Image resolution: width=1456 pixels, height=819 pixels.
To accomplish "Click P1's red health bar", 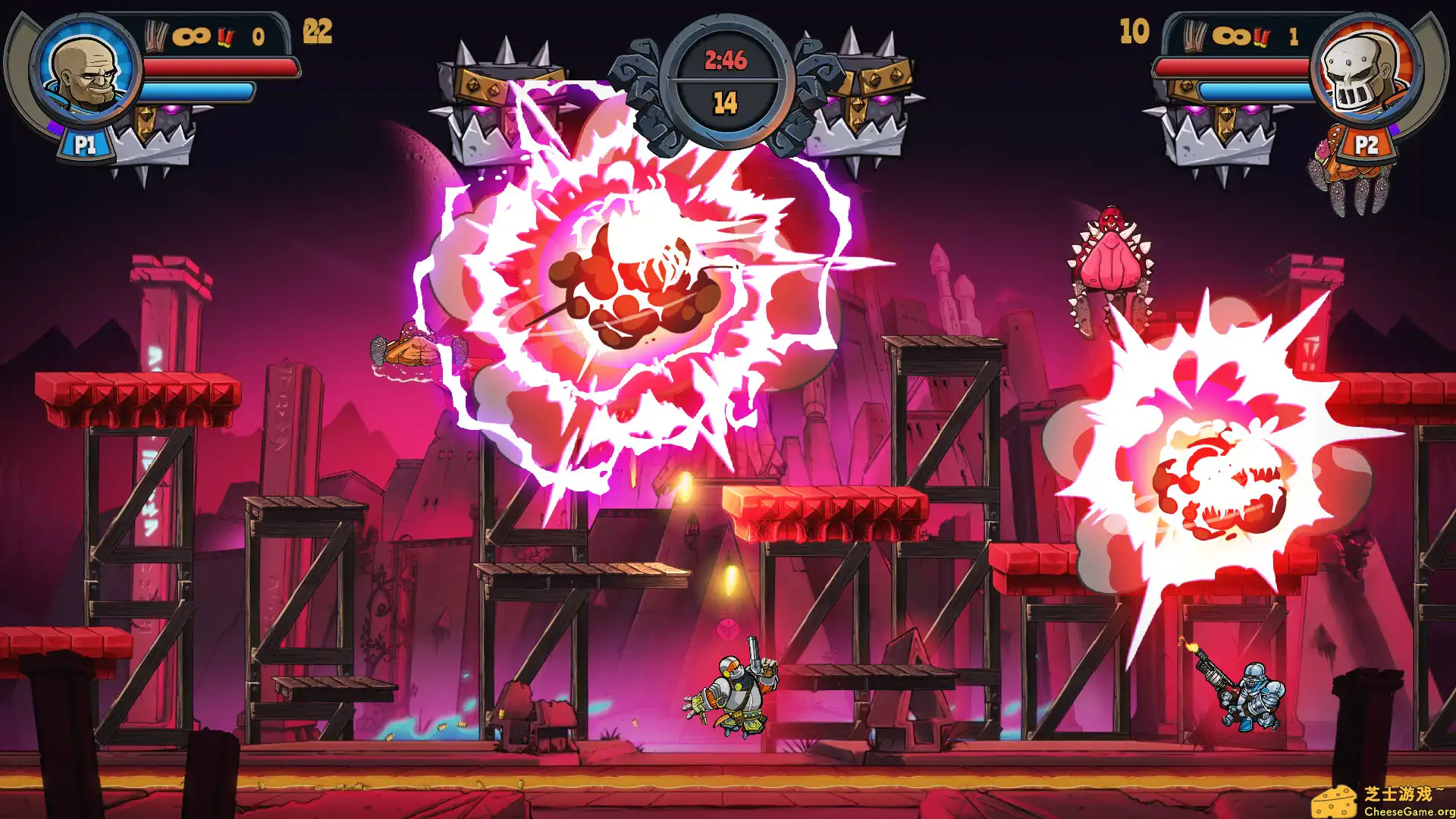I will click(x=220, y=68).
